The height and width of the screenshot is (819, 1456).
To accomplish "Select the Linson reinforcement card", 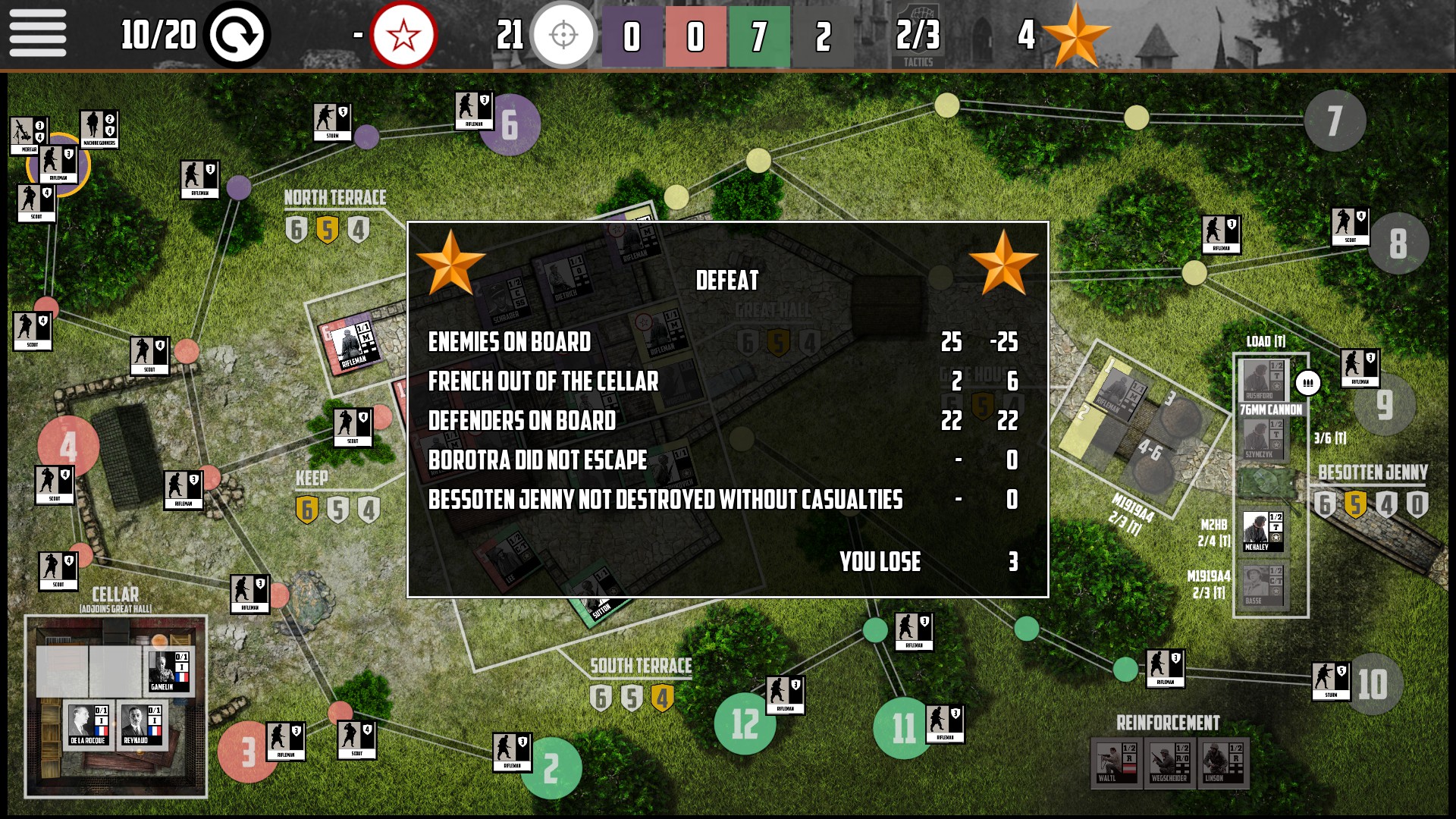I will pos(1222,763).
